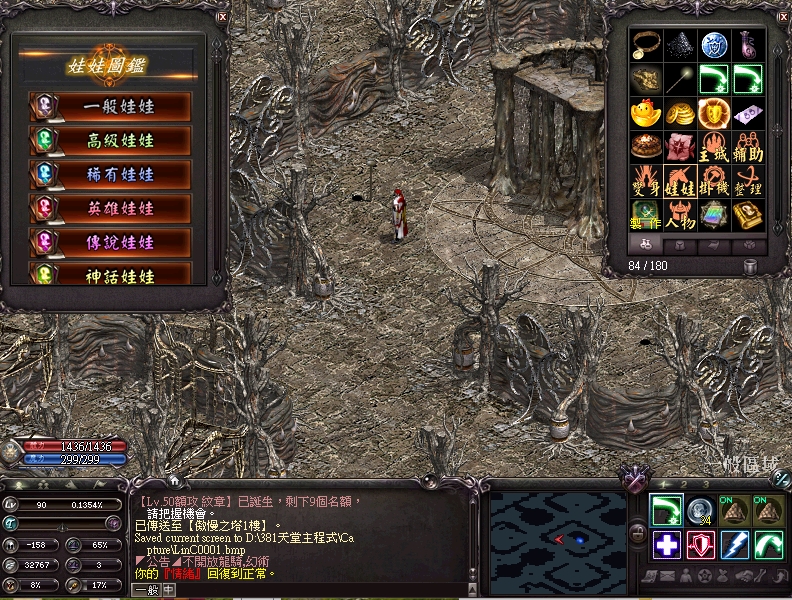Activate the 輔助 support icon
792x600 pixels.
click(x=747, y=147)
